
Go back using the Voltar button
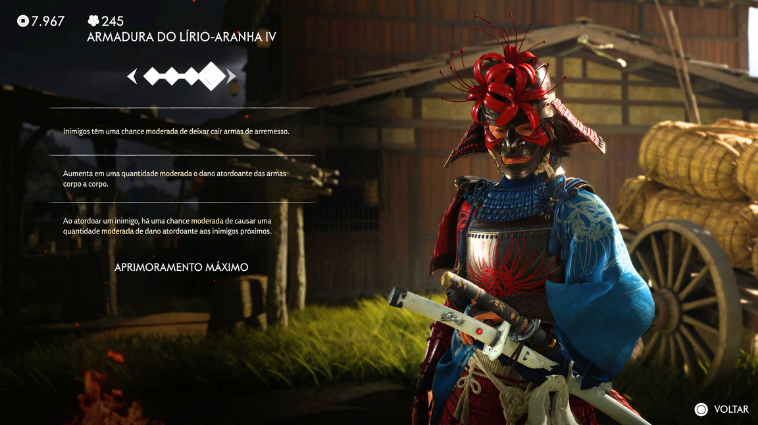pyautogui.click(x=722, y=409)
